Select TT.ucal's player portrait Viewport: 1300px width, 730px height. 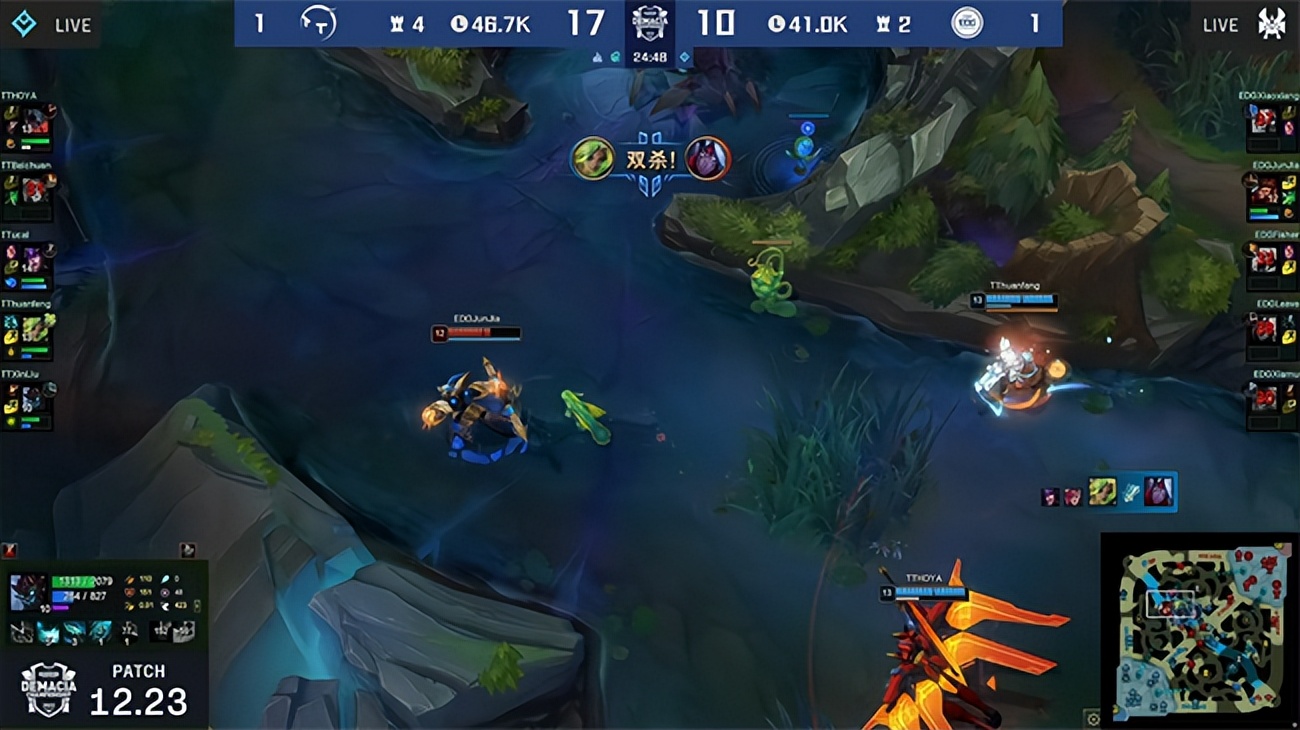coord(36,263)
